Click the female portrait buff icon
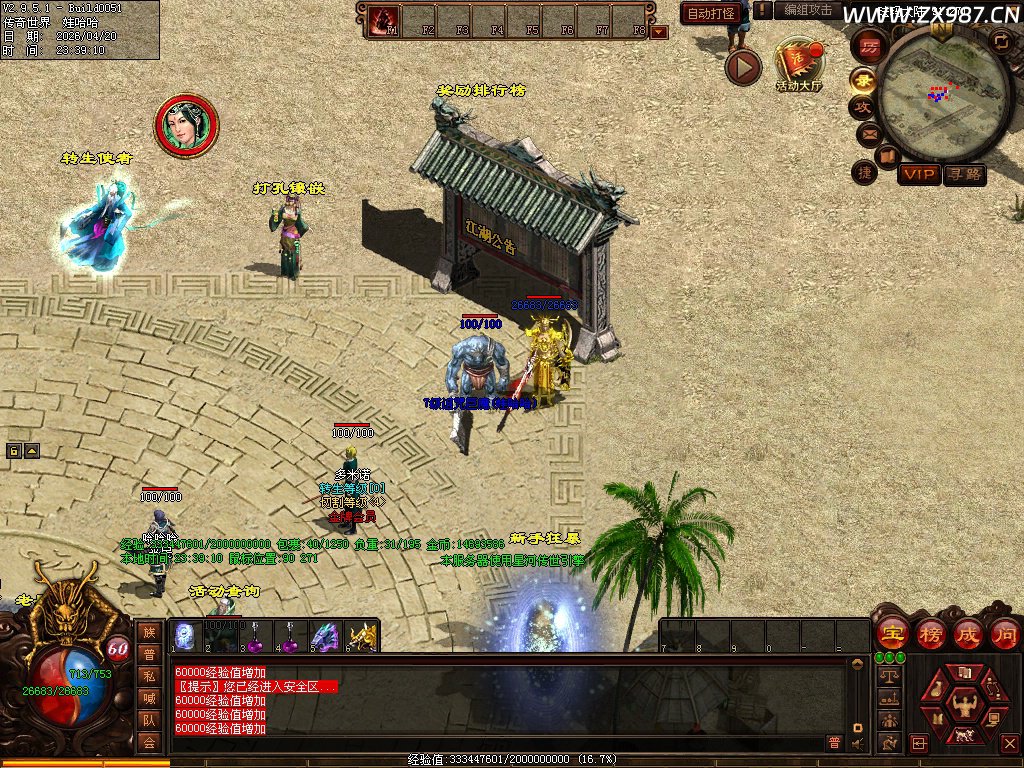This screenshot has width=1024, height=768. 186,125
